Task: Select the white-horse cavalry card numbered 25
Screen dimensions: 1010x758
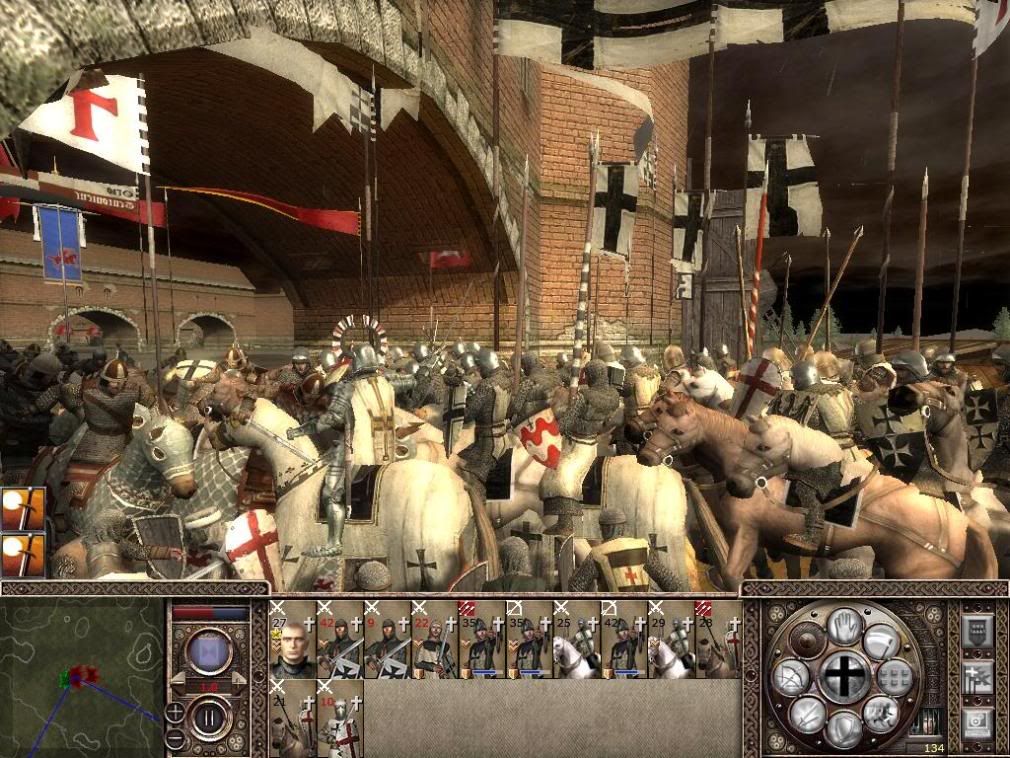Action: tap(577, 640)
